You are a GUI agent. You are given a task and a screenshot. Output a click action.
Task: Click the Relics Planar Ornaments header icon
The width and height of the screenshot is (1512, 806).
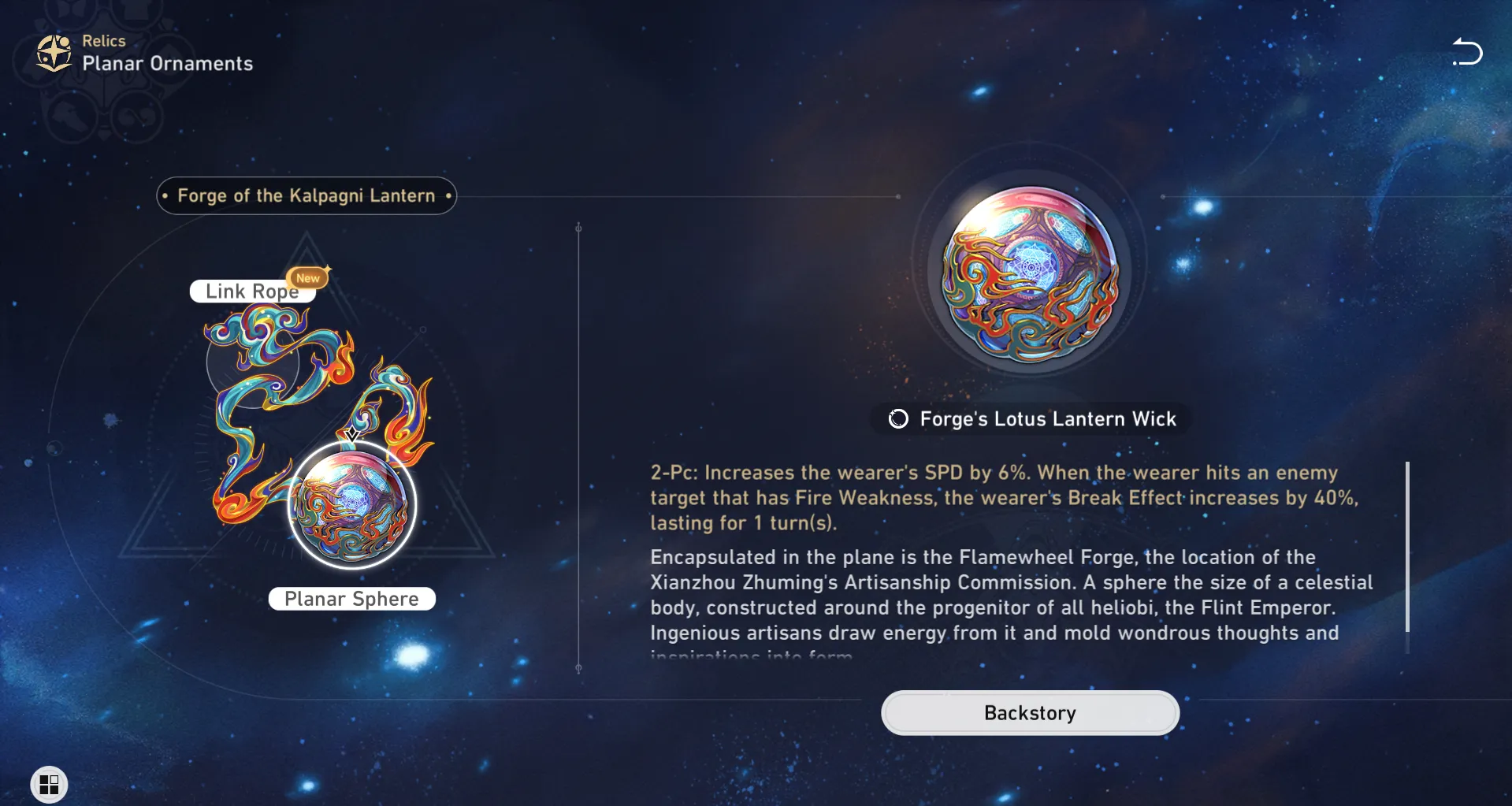pos(54,54)
